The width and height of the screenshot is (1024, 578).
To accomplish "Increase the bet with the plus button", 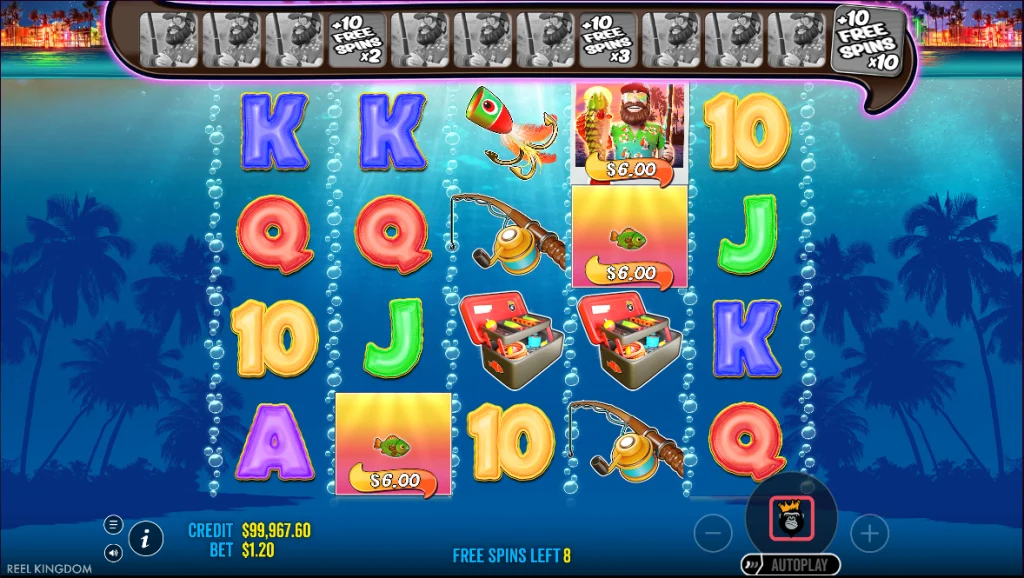I will pos(869,534).
